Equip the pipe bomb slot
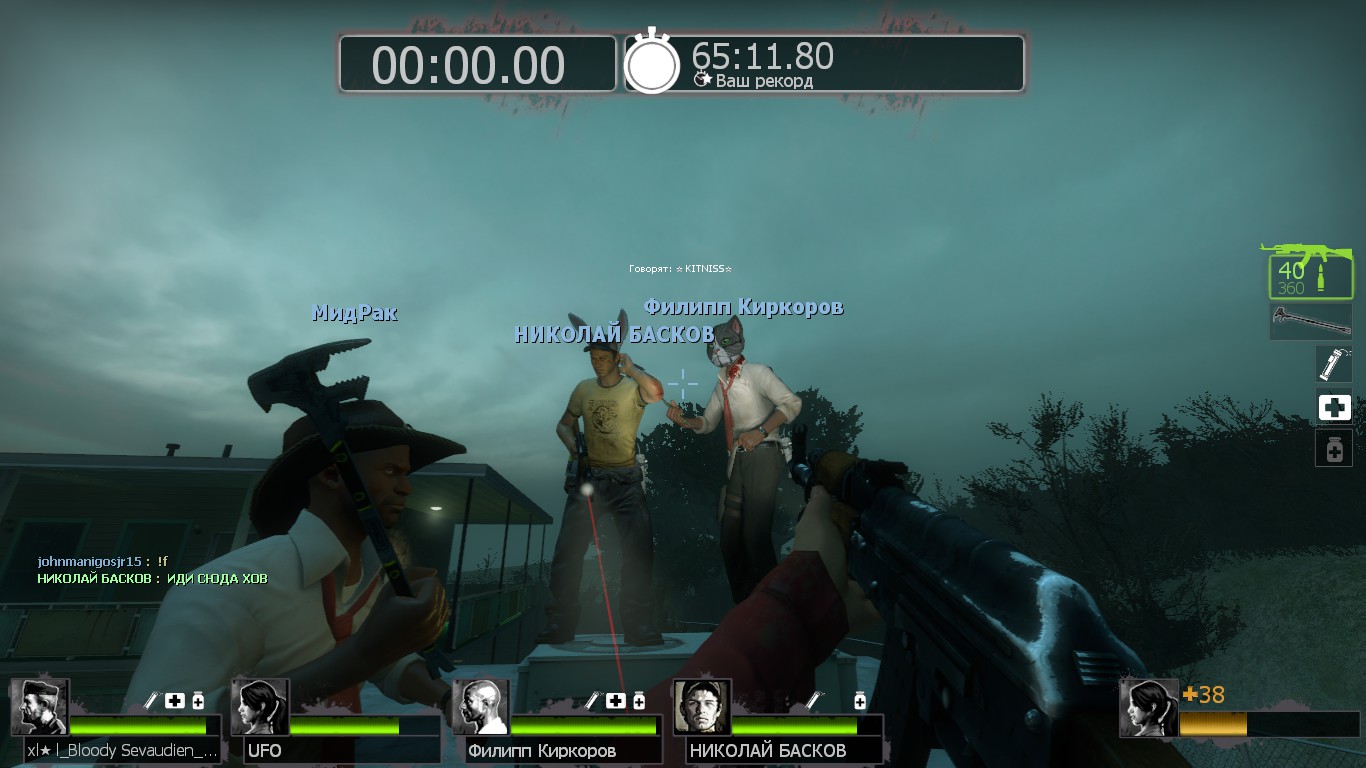 coord(1333,364)
